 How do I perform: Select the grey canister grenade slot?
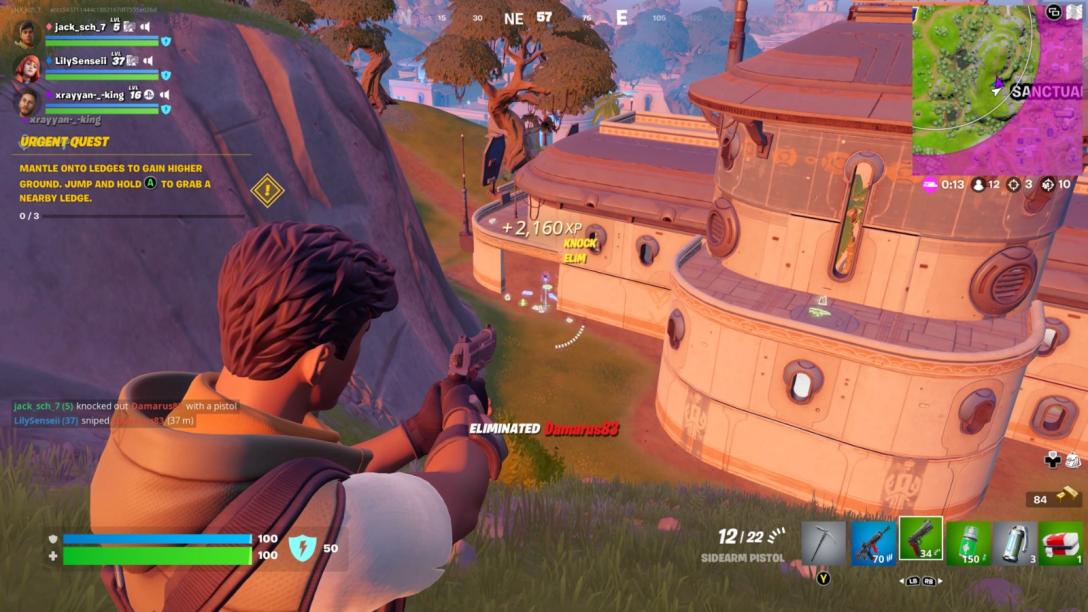[x=1015, y=543]
